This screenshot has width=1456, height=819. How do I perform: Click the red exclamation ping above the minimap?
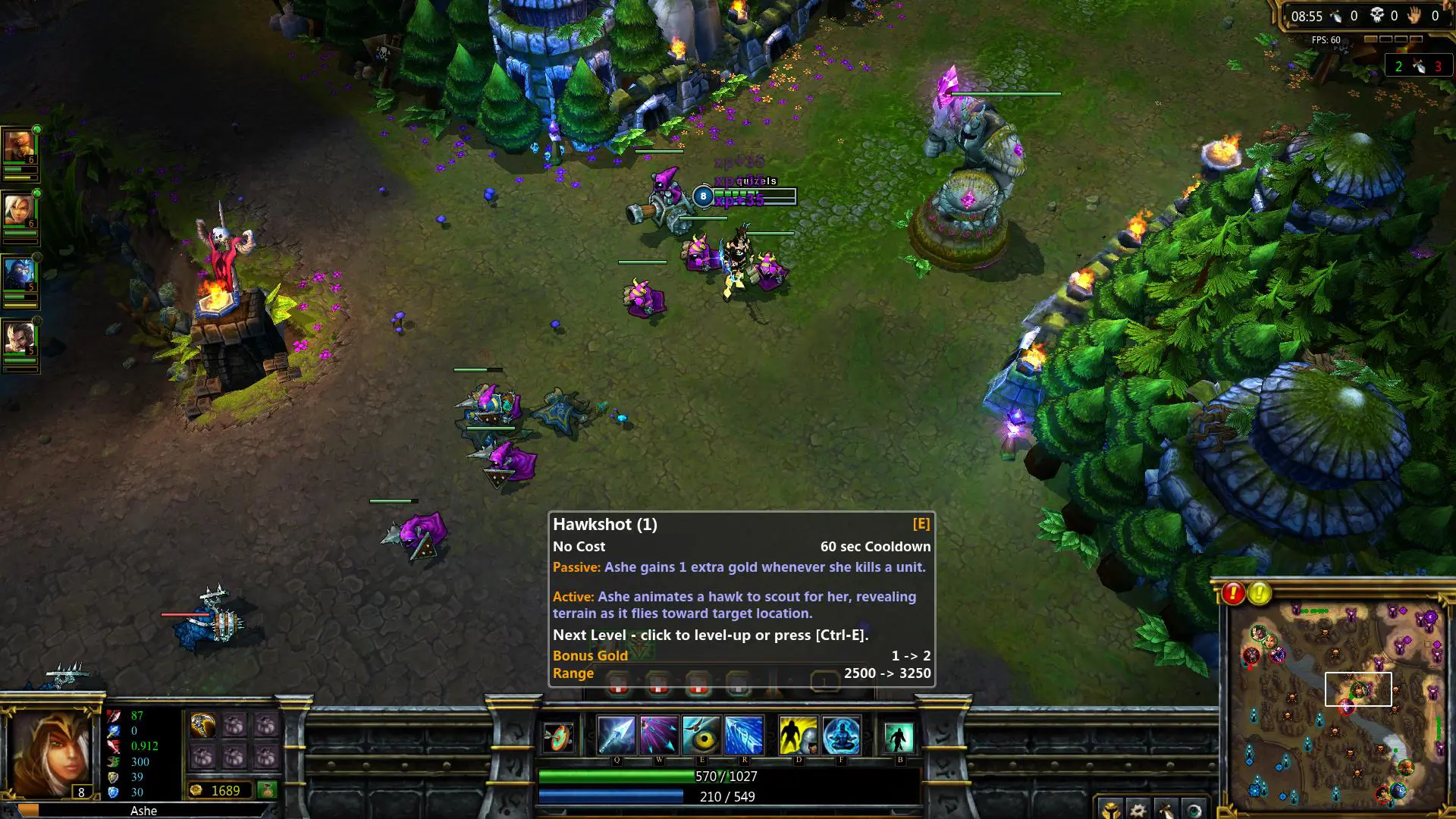point(1234,594)
